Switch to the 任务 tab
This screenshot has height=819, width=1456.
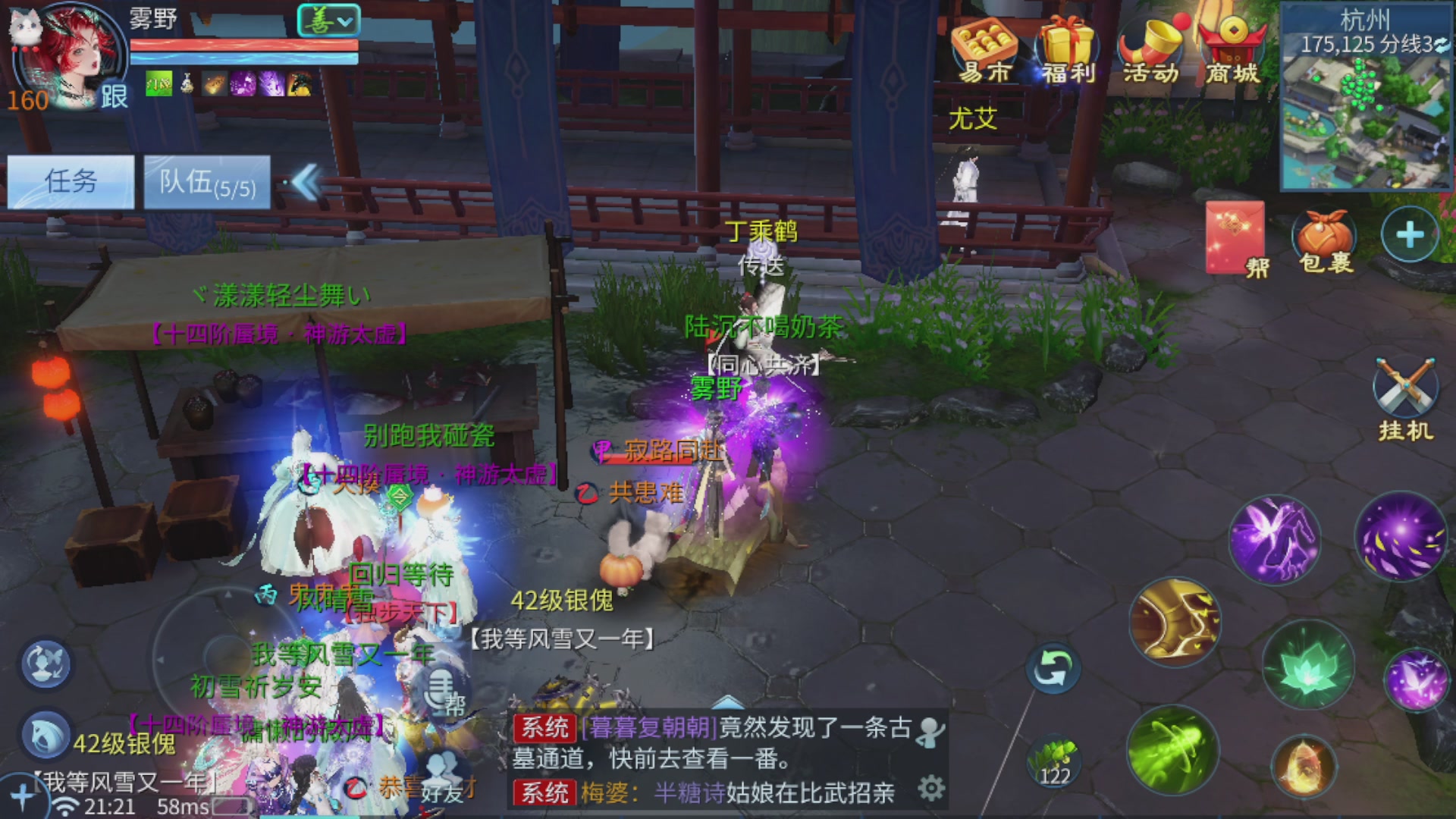(71, 182)
